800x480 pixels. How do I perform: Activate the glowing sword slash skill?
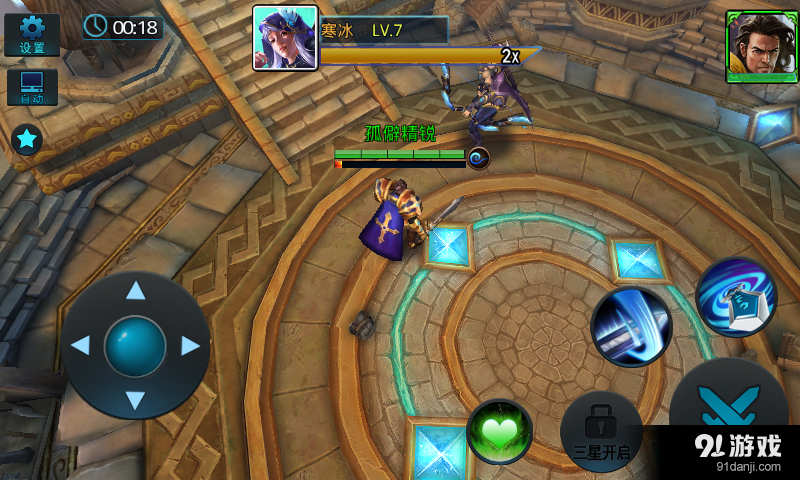(631, 326)
